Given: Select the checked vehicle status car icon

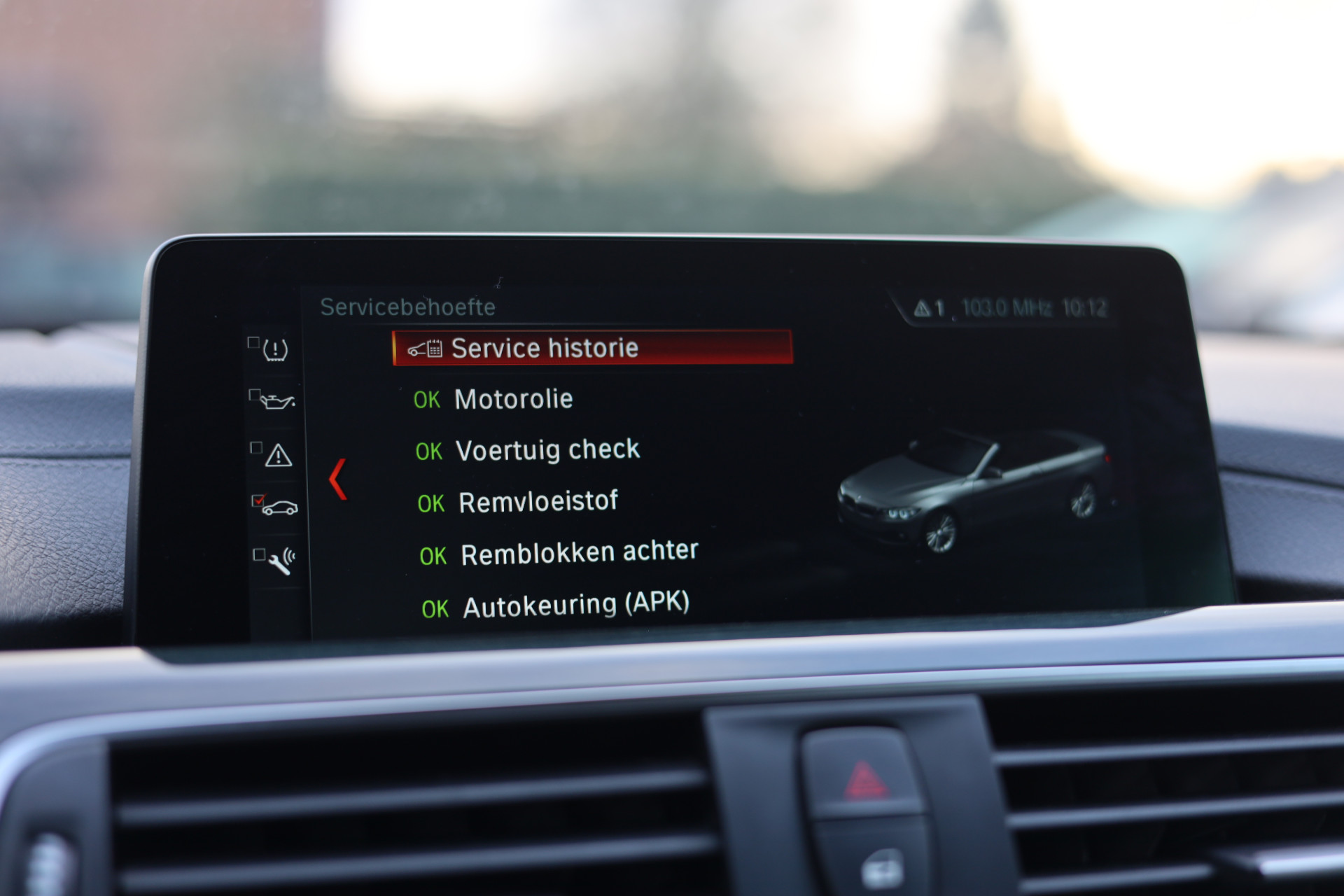Looking at the screenshot, I should point(279,507).
